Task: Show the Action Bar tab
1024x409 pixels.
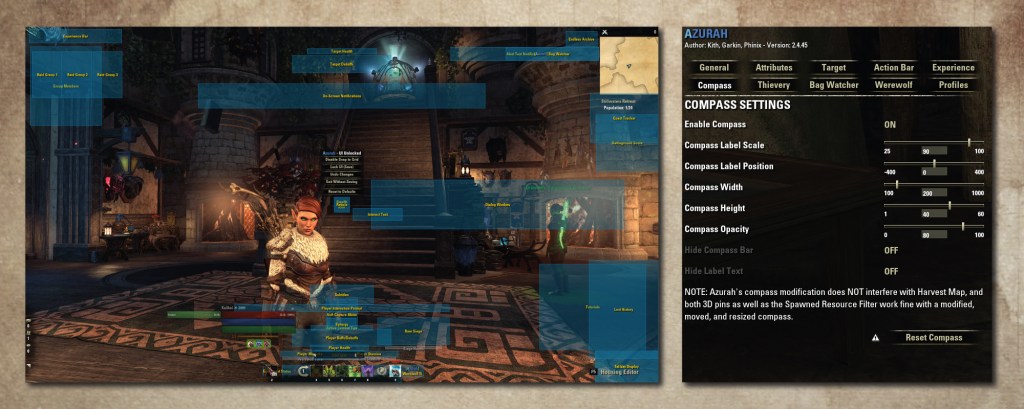Action: pyautogui.click(x=893, y=67)
